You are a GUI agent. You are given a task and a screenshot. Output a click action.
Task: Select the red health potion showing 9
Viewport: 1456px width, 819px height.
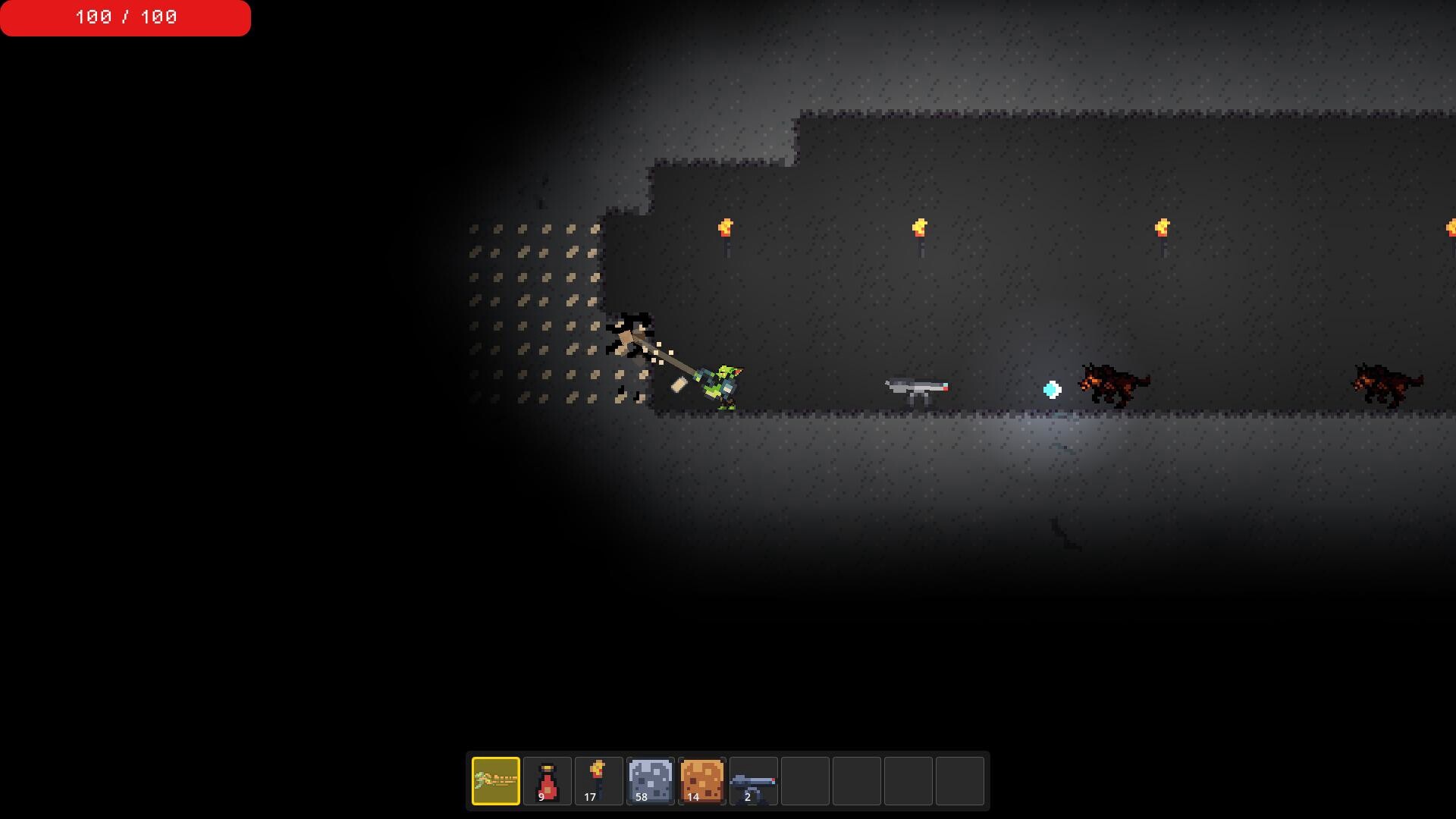[x=548, y=780]
